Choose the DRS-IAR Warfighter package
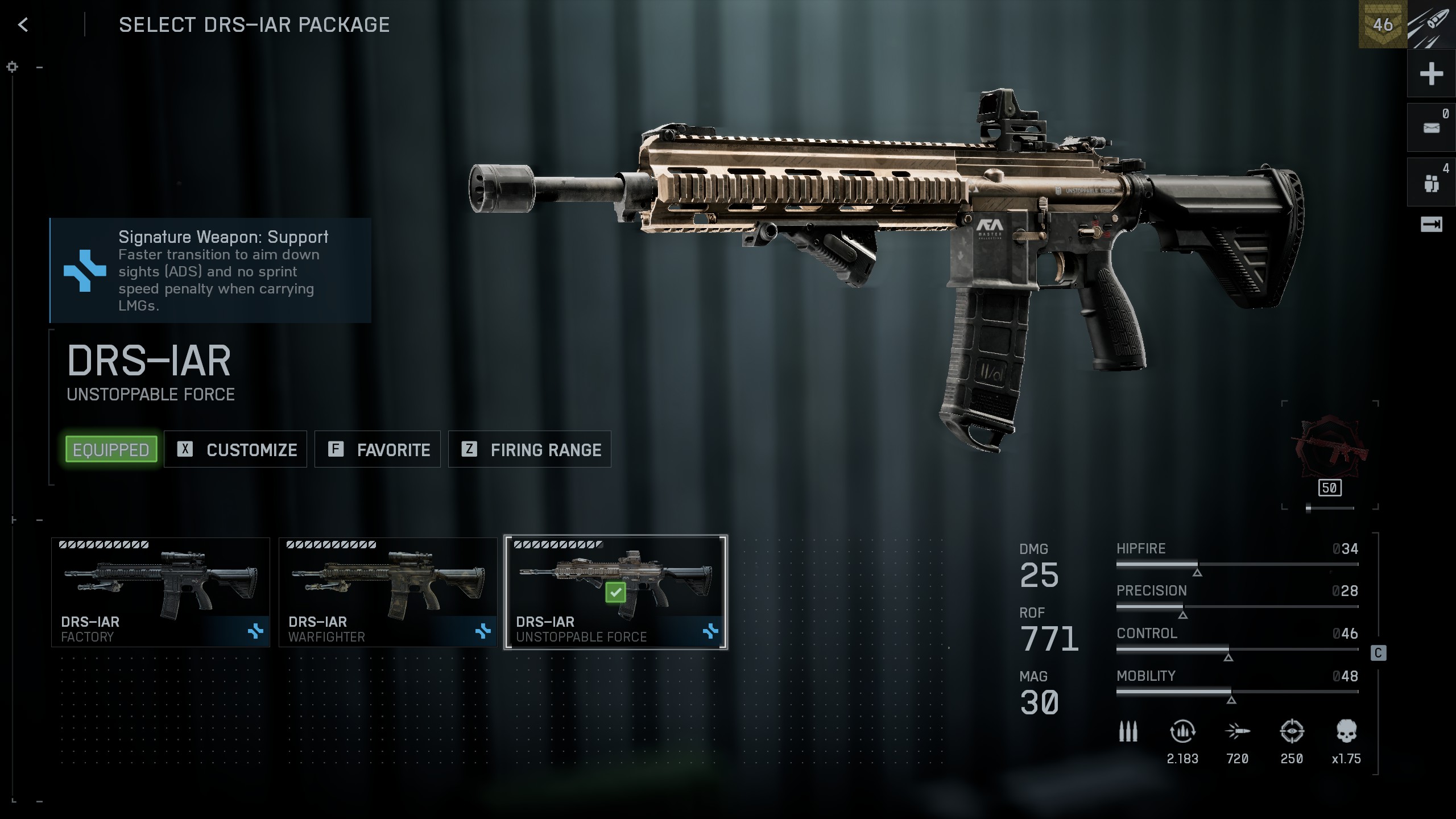The height and width of the screenshot is (819, 1456). click(x=388, y=592)
